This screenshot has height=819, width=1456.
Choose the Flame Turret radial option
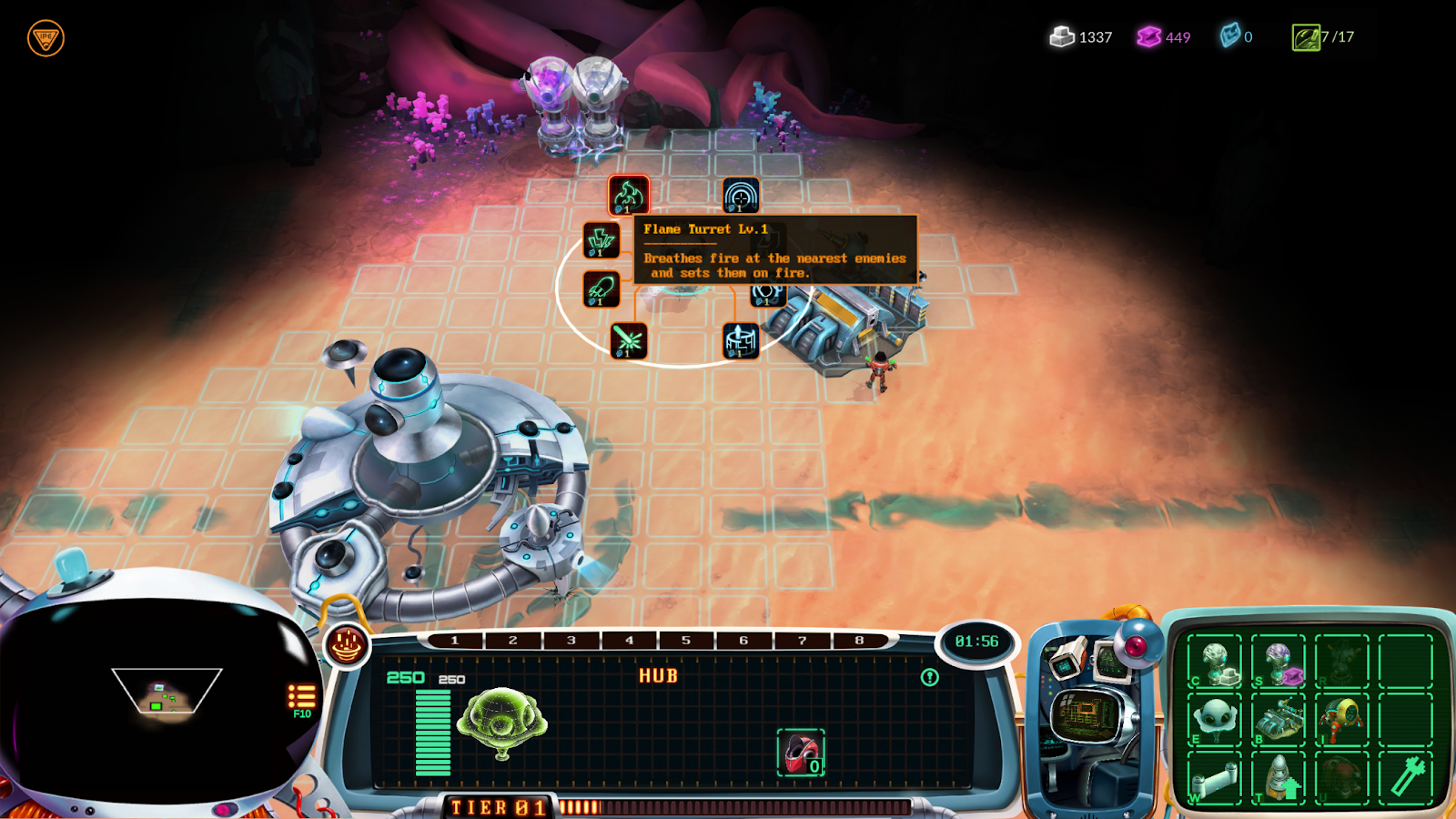pyautogui.click(x=628, y=195)
